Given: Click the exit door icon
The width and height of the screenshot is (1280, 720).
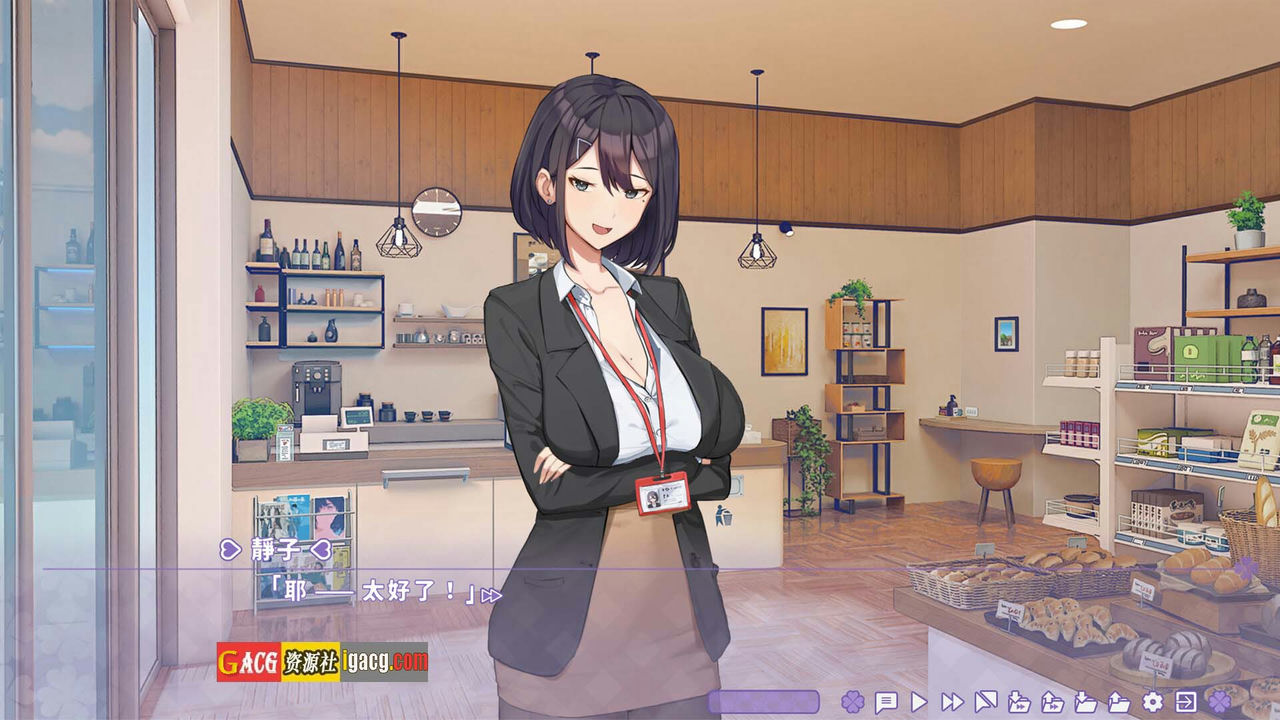Looking at the screenshot, I should (x=1186, y=703).
